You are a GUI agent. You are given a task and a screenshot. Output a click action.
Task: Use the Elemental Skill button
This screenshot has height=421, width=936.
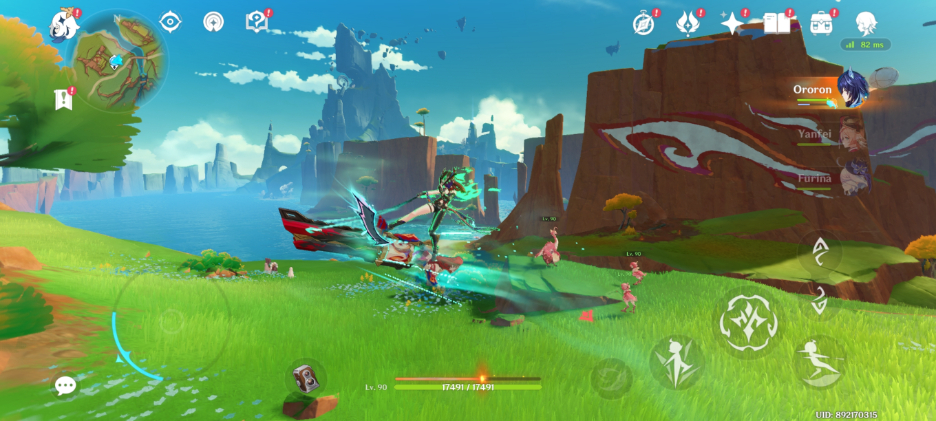(x=677, y=362)
